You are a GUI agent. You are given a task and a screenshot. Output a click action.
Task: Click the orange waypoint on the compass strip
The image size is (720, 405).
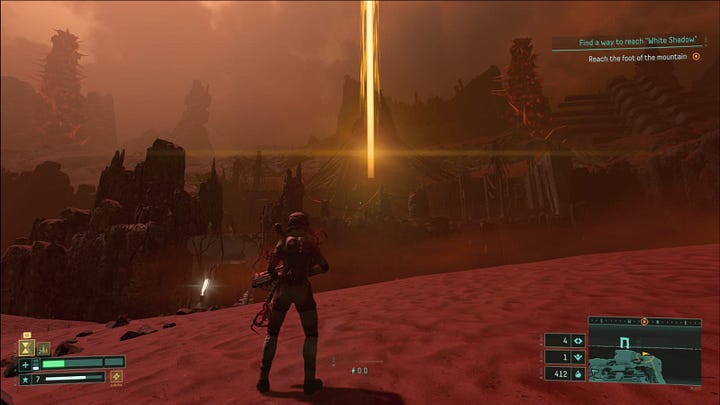click(644, 322)
